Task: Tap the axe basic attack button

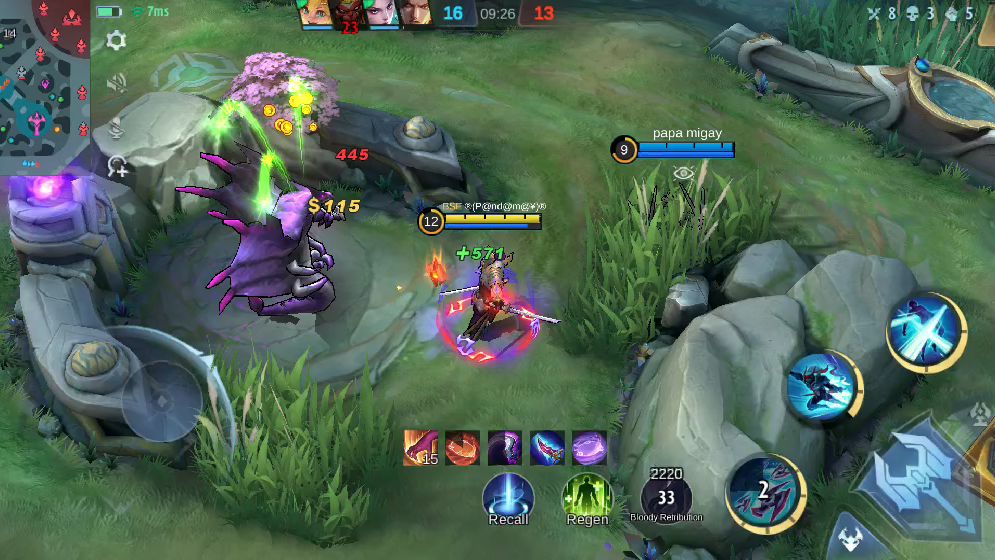Action: click(x=920, y=476)
